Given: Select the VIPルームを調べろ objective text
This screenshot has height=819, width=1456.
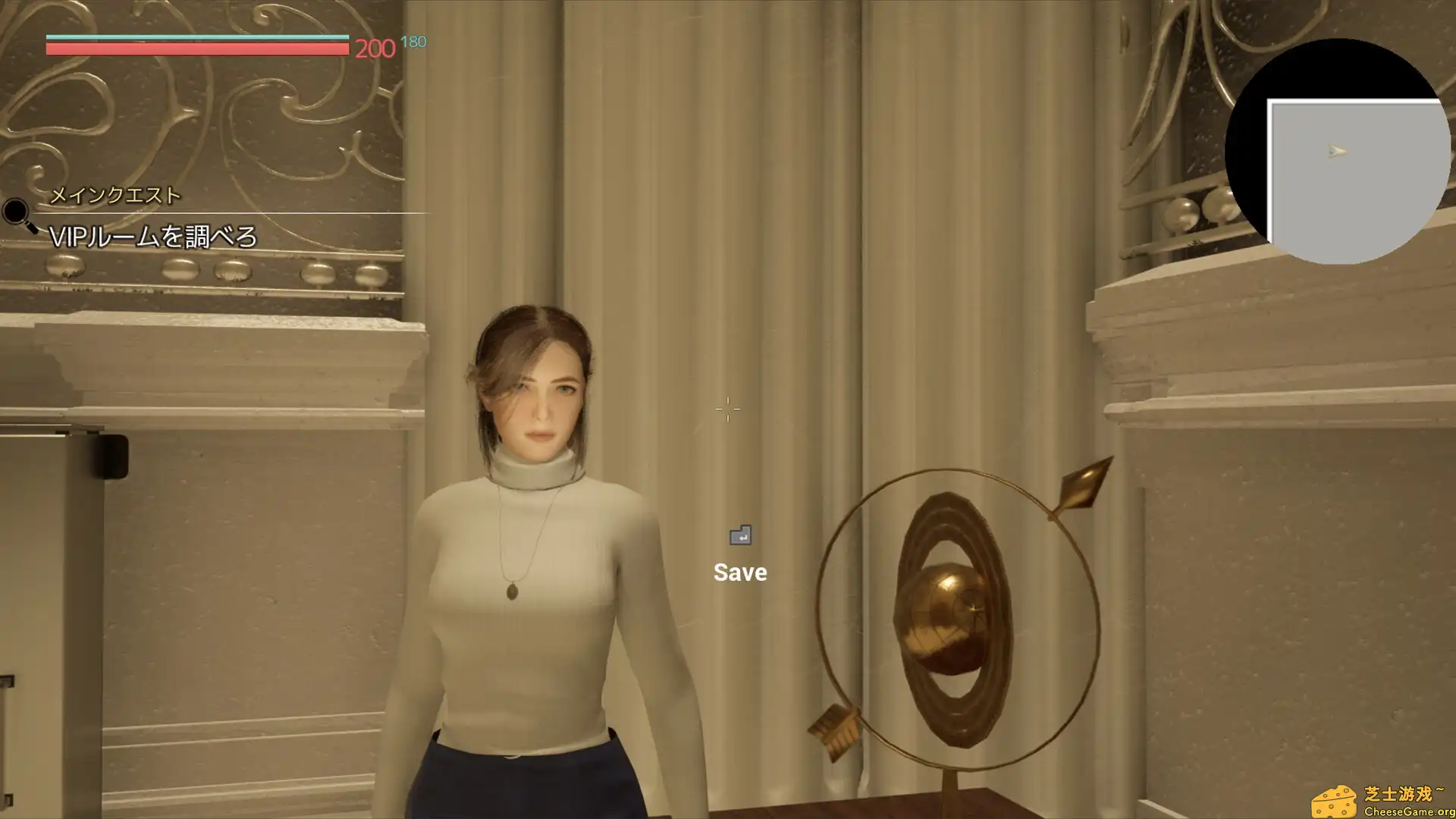Looking at the screenshot, I should pos(155,237).
